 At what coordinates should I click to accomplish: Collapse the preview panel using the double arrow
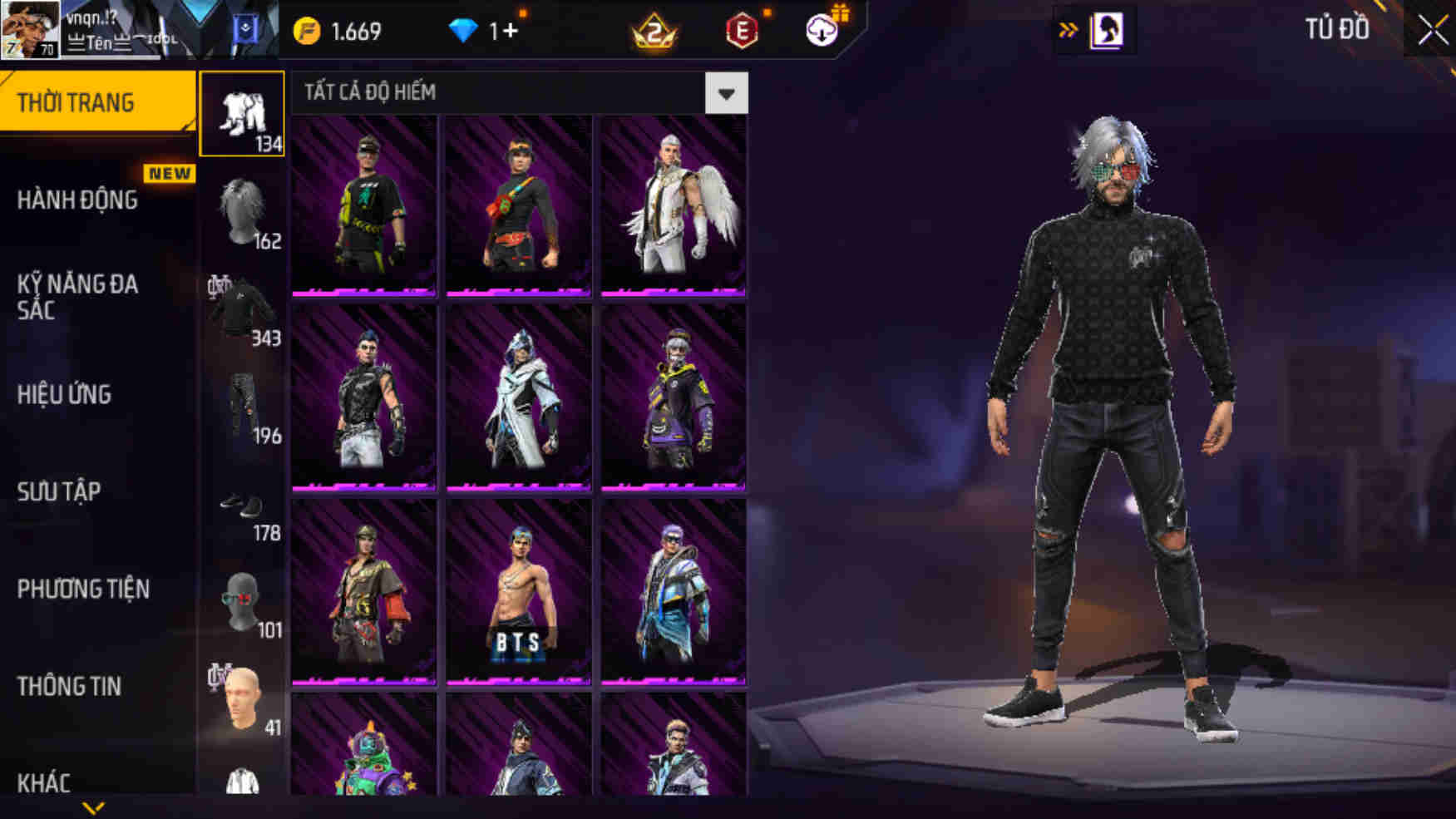[x=1068, y=26]
